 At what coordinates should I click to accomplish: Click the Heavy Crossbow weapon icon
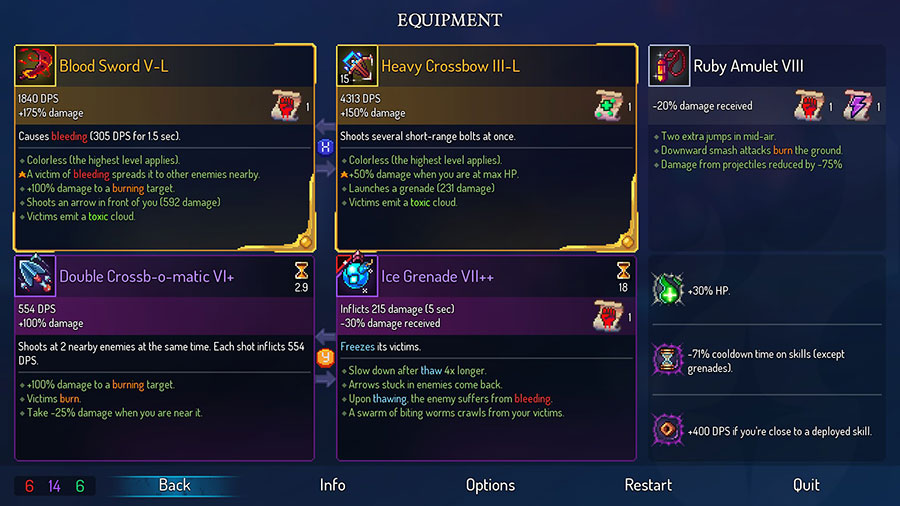coord(358,66)
